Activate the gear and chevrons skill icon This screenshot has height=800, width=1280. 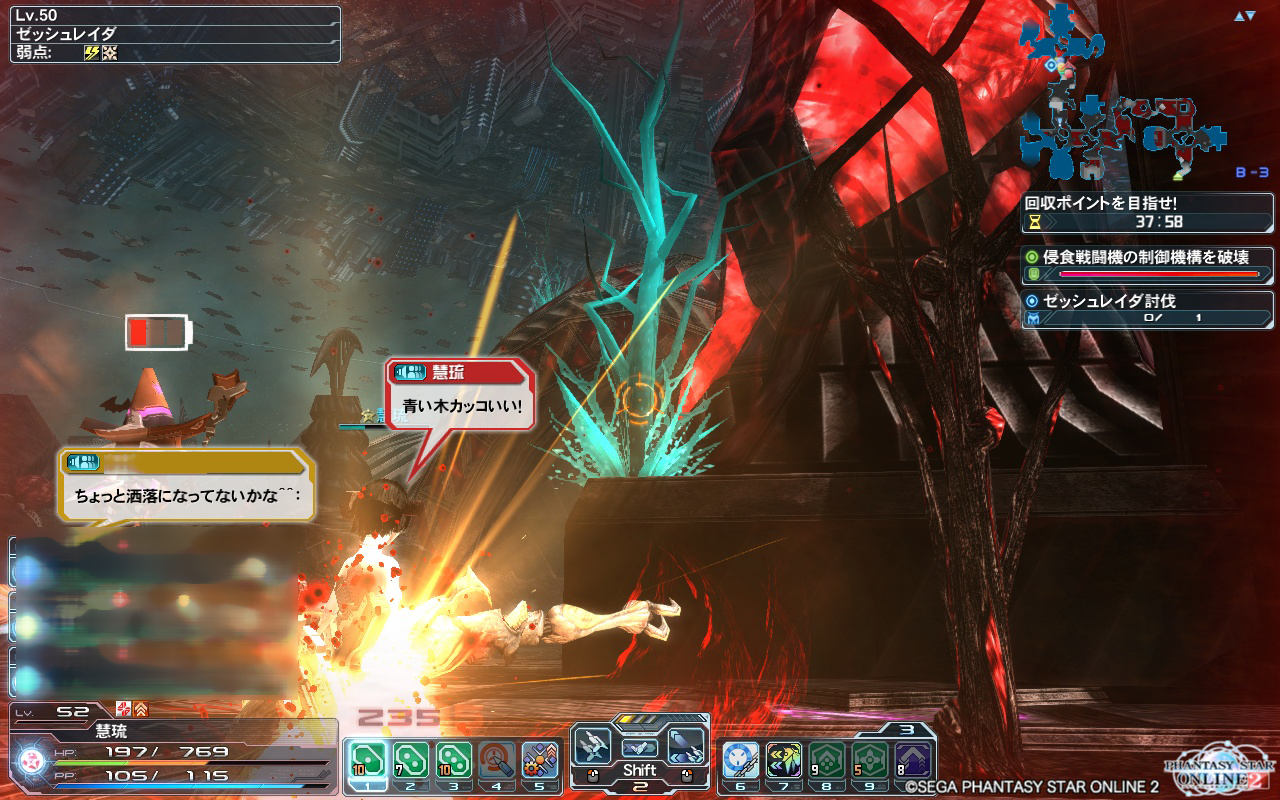coord(540,760)
